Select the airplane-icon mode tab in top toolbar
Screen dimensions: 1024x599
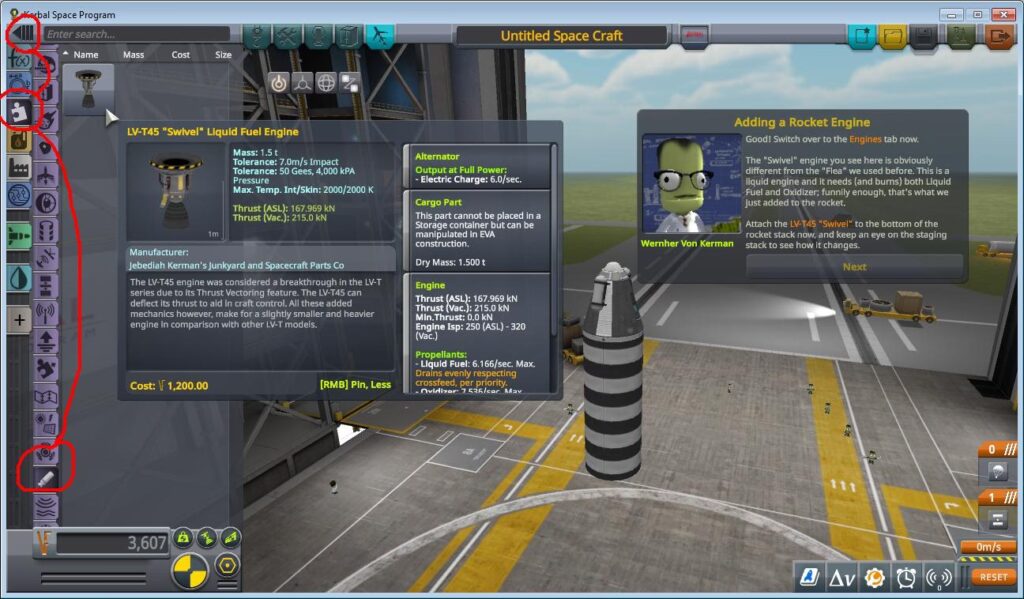(x=379, y=36)
